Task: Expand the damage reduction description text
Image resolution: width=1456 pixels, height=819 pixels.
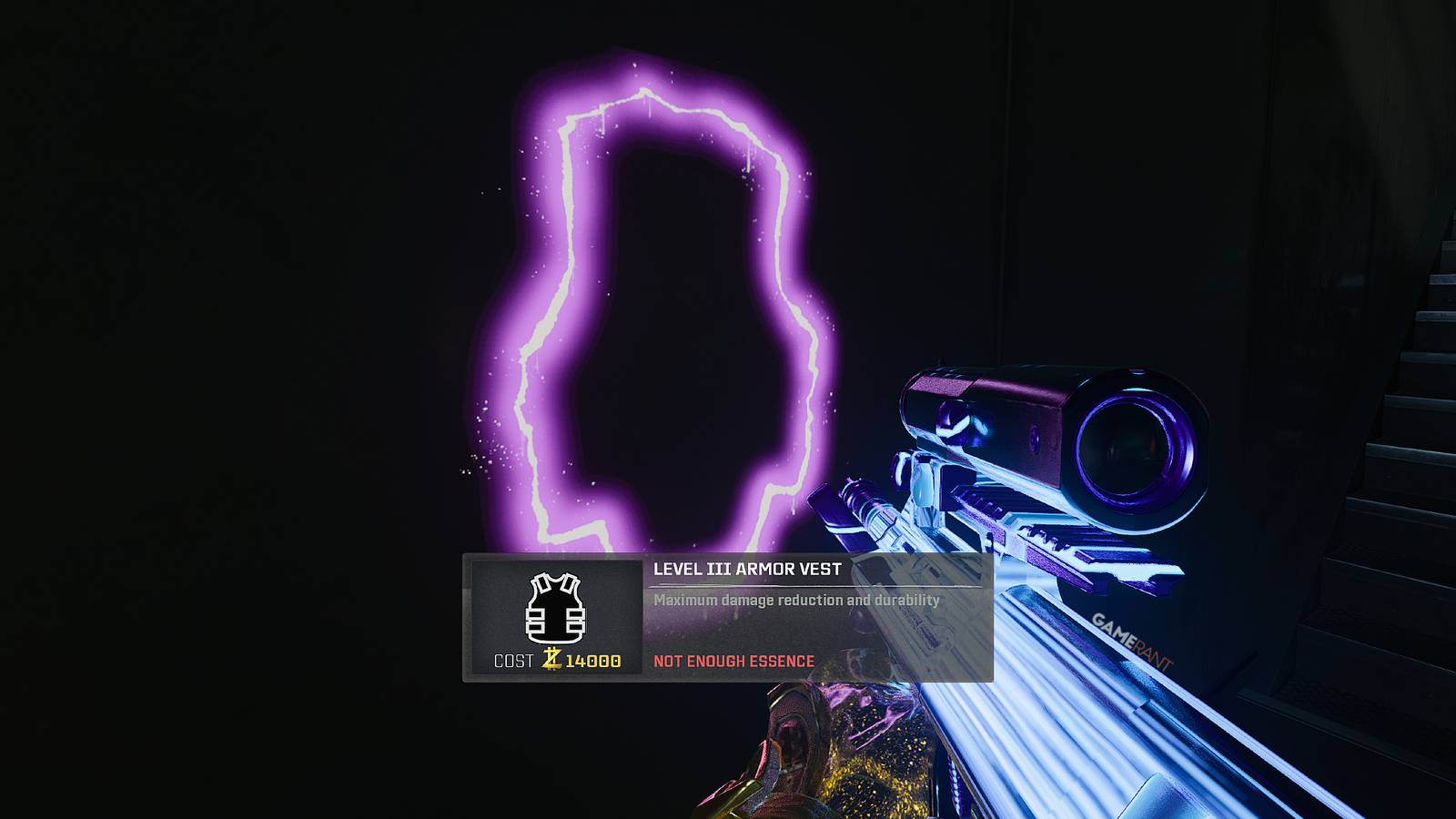Action: click(x=796, y=602)
